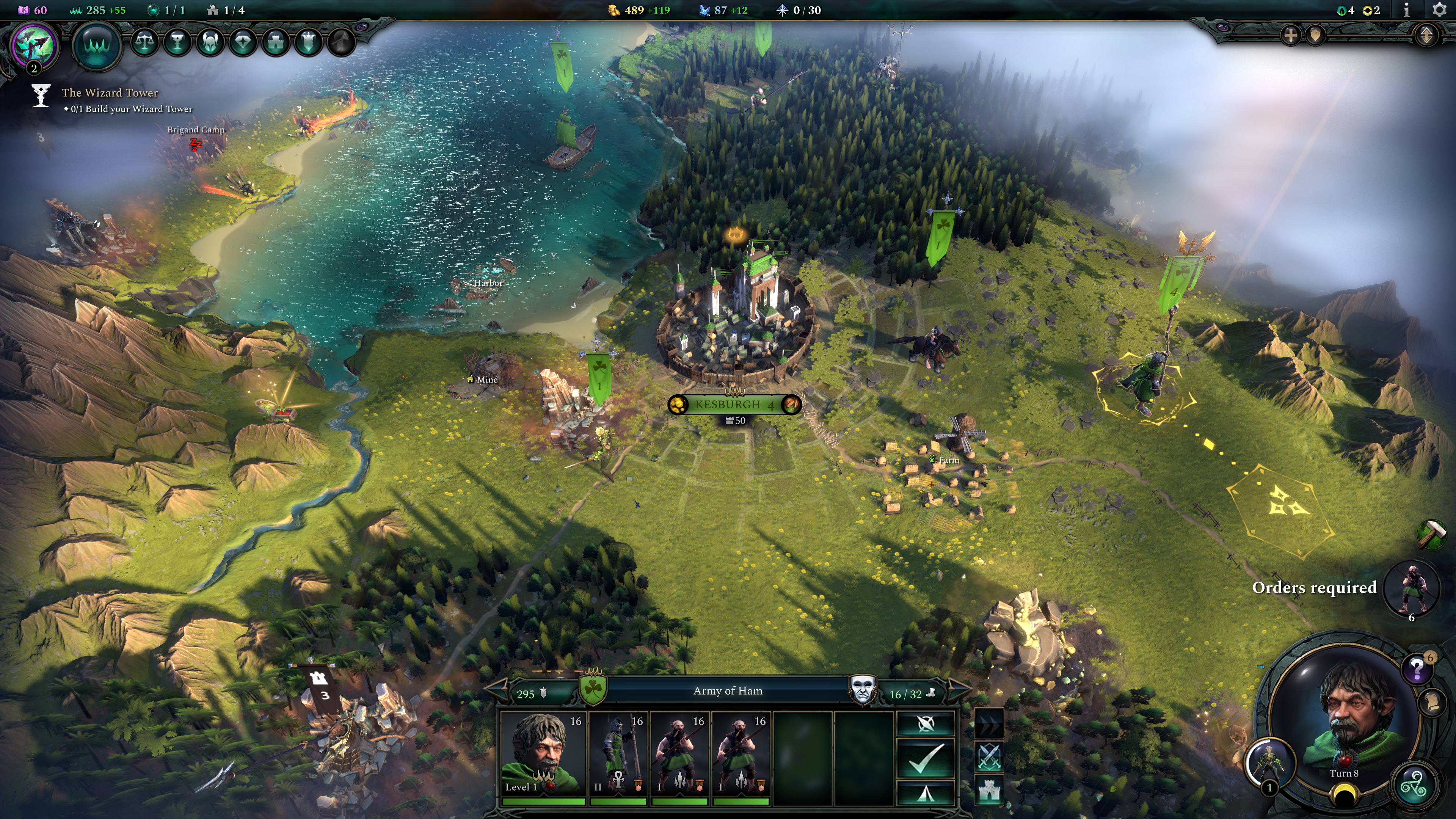Open The Wizard Tower quest entry
1456x819 pixels.
(110, 93)
